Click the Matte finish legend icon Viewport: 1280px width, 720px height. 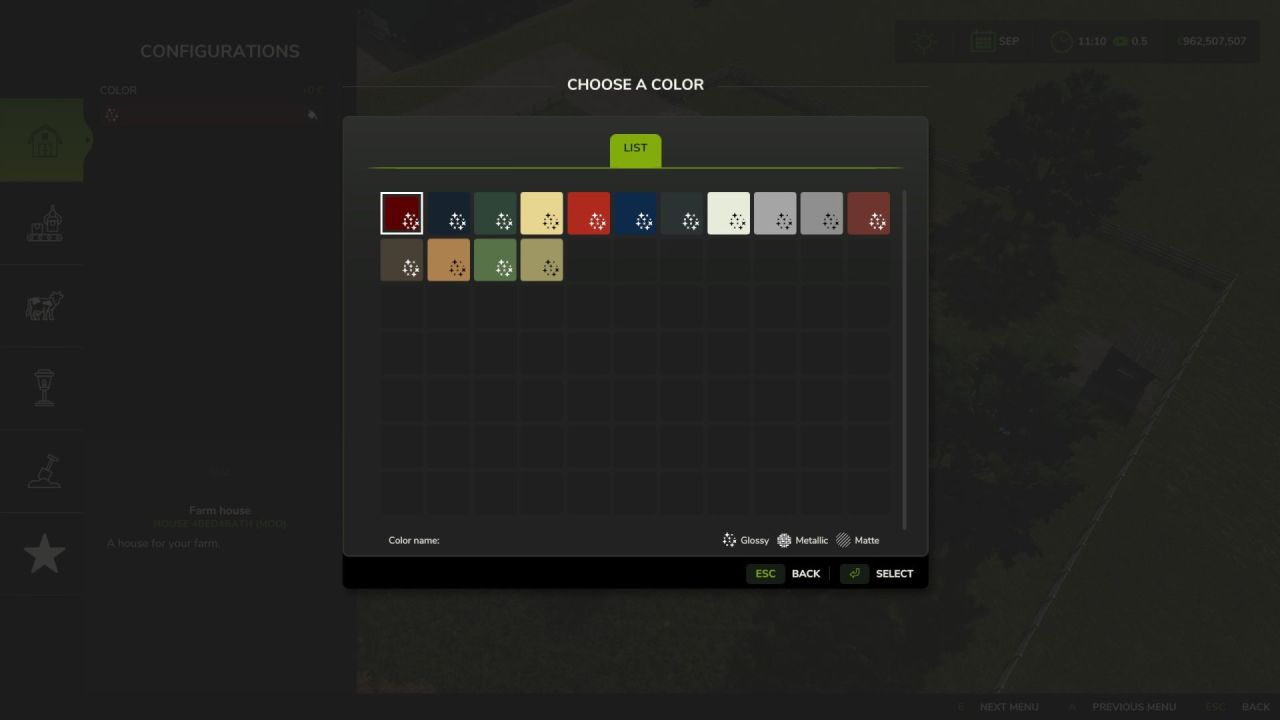tap(842, 540)
